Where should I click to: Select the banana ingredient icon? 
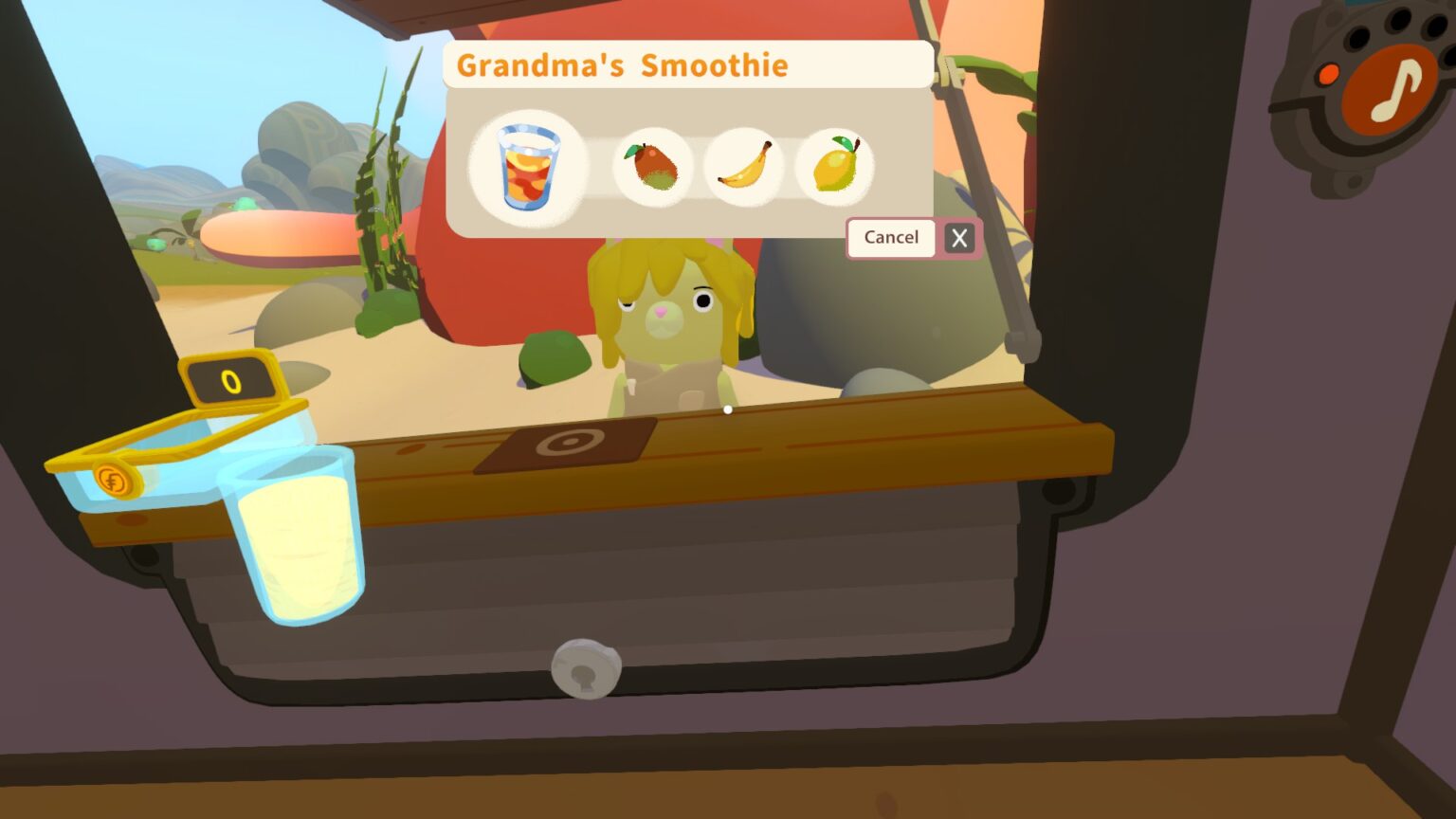[744, 167]
